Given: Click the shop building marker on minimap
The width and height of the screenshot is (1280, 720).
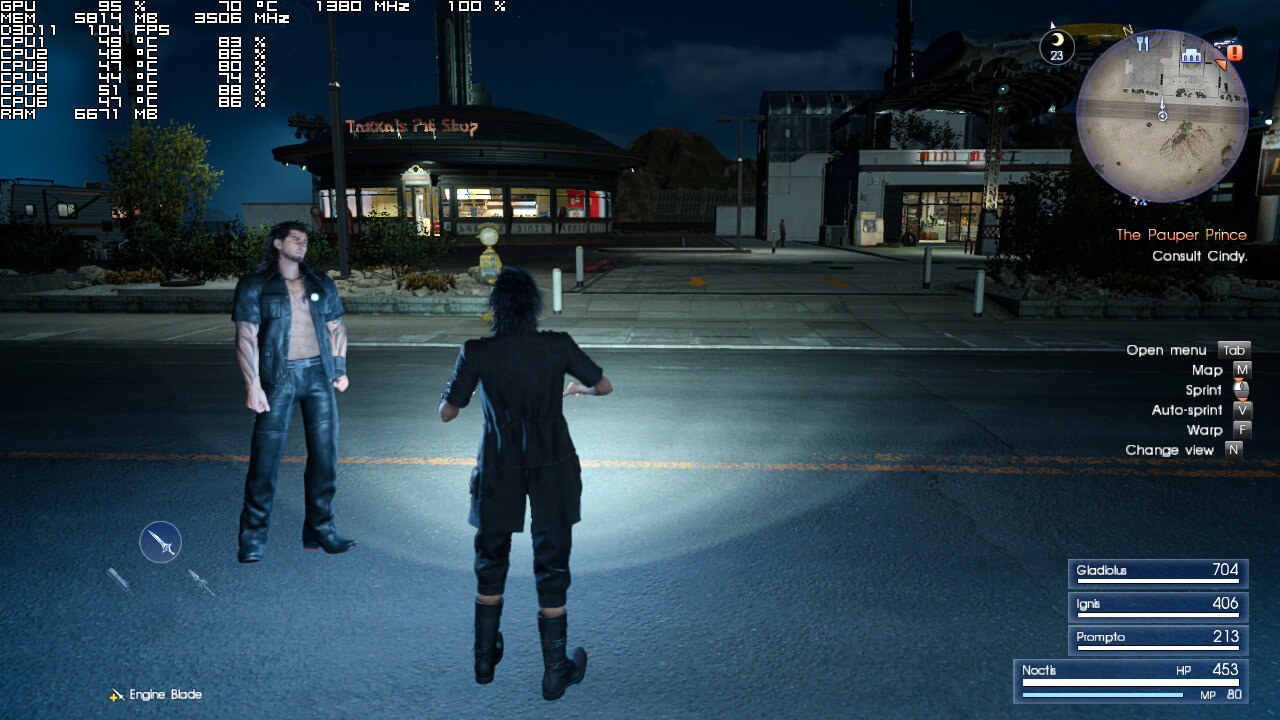Looking at the screenshot, I should (x=1191, y=55).
